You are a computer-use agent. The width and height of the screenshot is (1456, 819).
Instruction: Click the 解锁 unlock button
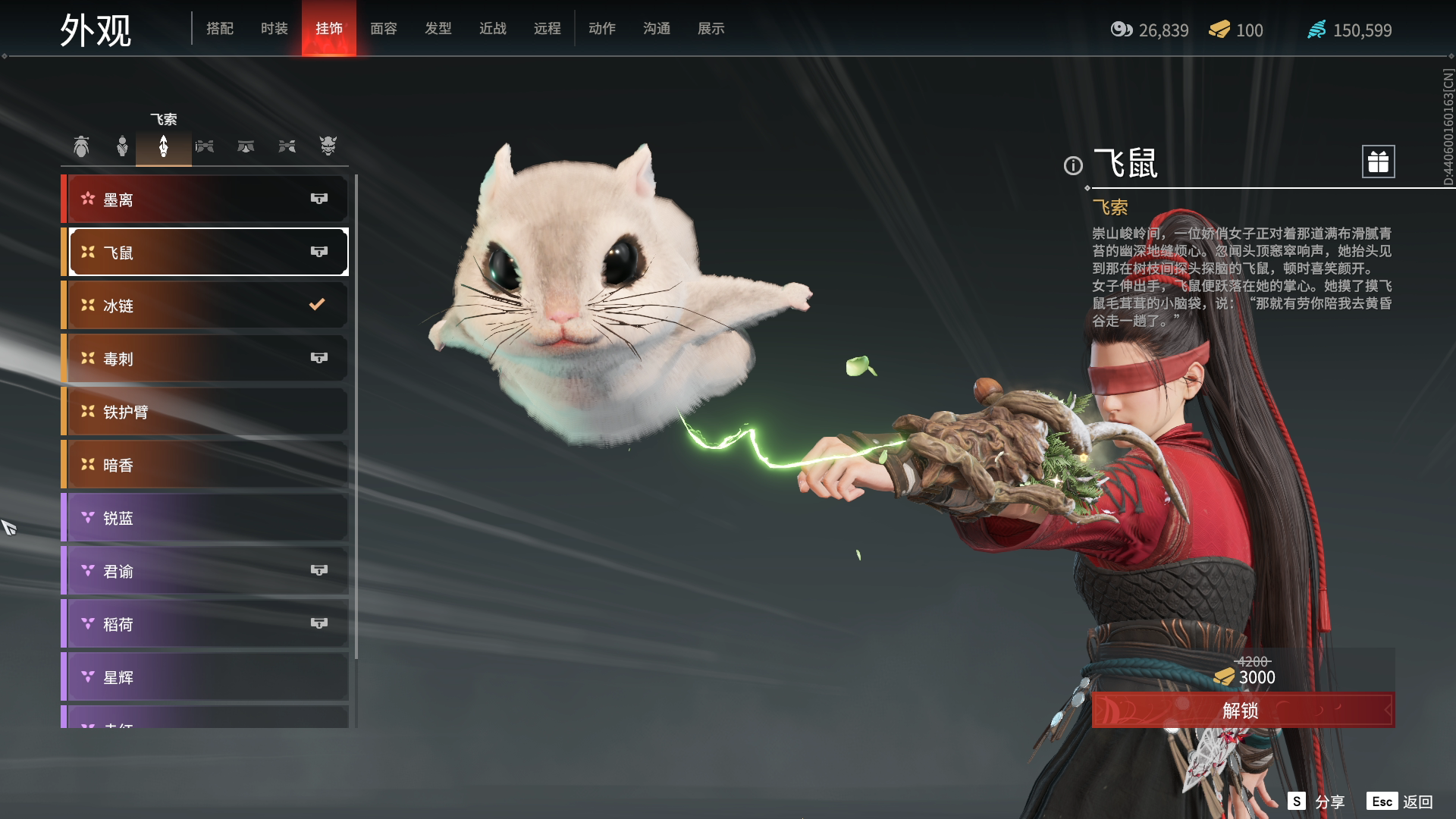1242,711
